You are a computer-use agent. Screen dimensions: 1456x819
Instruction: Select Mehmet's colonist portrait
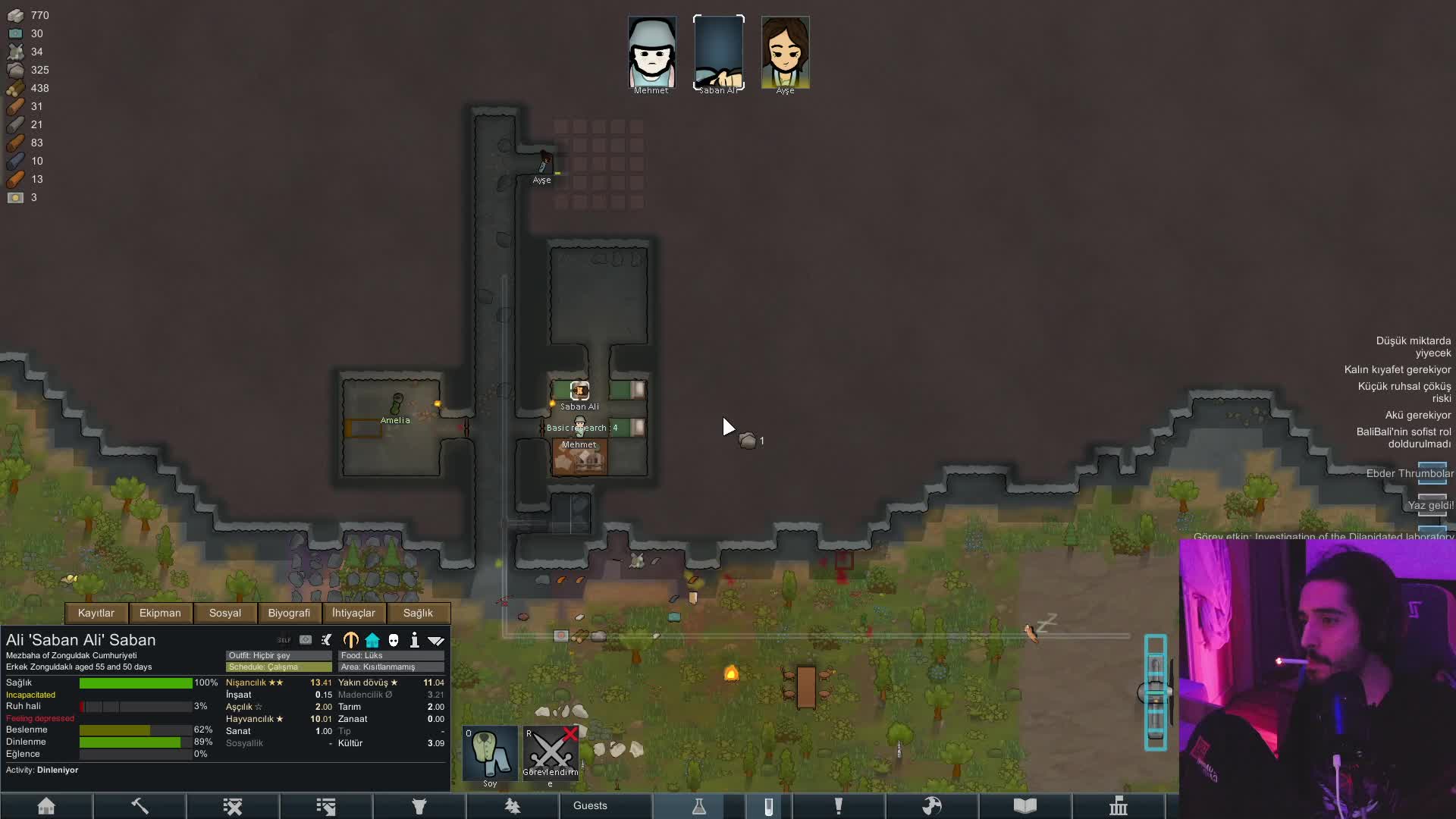(x=651, y=53)
